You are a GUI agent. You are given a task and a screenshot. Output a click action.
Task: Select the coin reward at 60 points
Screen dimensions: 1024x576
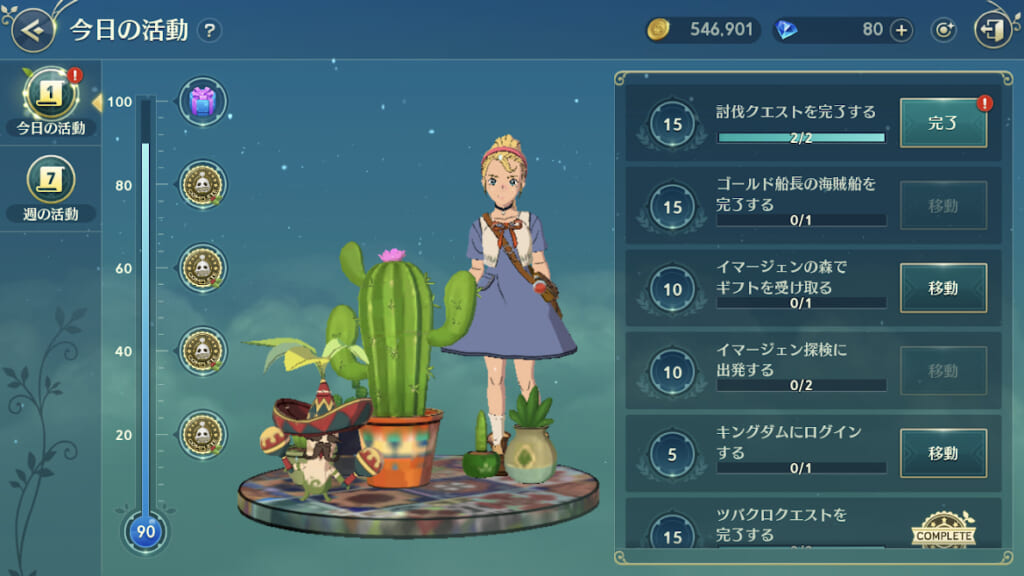(x=203, y=268)
